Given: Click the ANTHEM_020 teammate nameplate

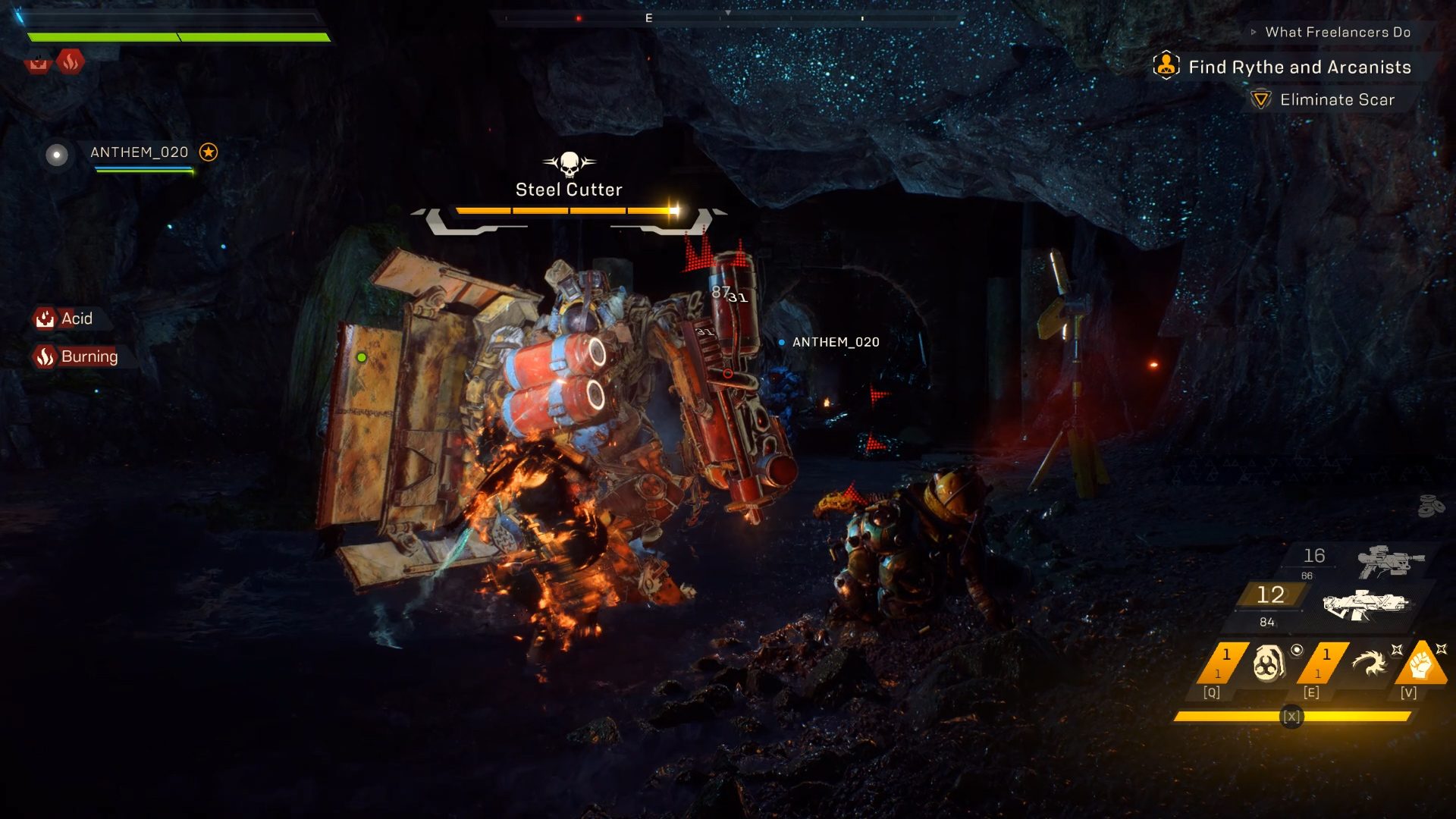Looking at the screenshot, I should (139, 152).
